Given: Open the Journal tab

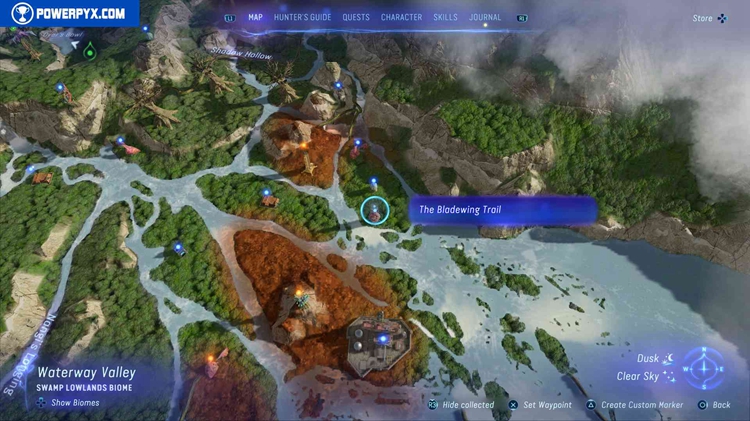Looking at the screenshot, I should click(x=485, y=17).
